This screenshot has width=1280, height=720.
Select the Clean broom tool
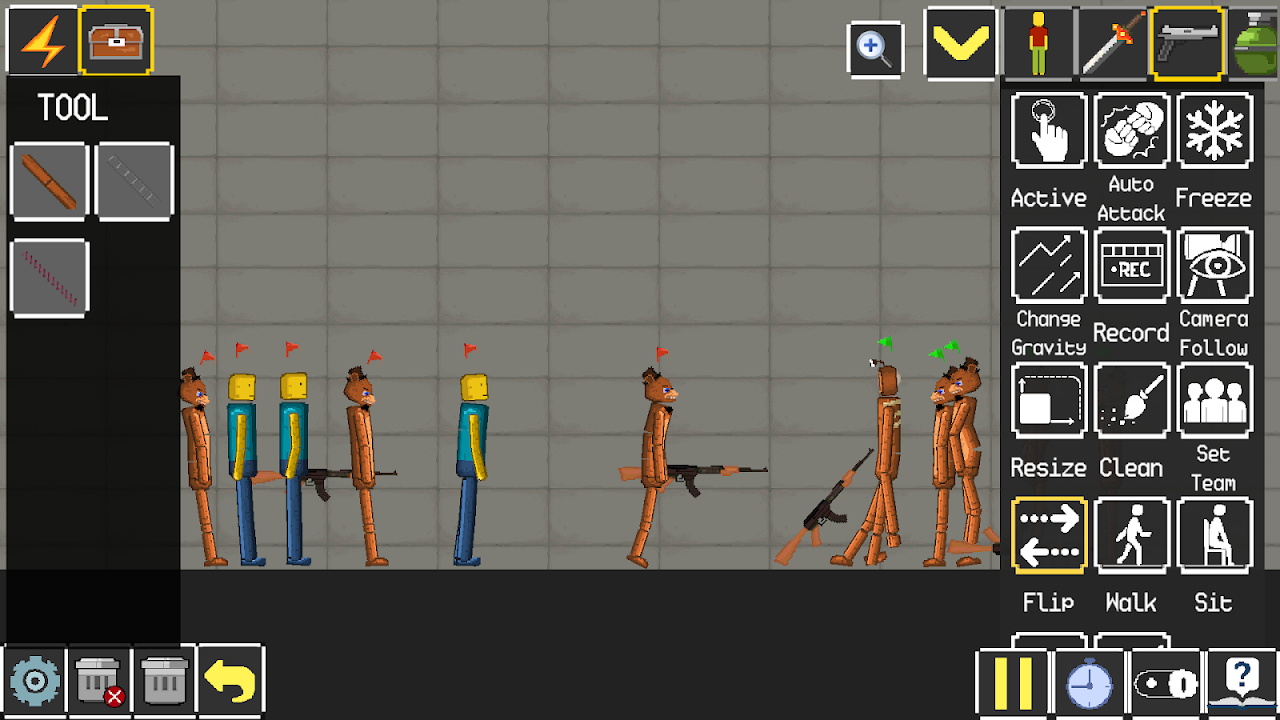1131,399
